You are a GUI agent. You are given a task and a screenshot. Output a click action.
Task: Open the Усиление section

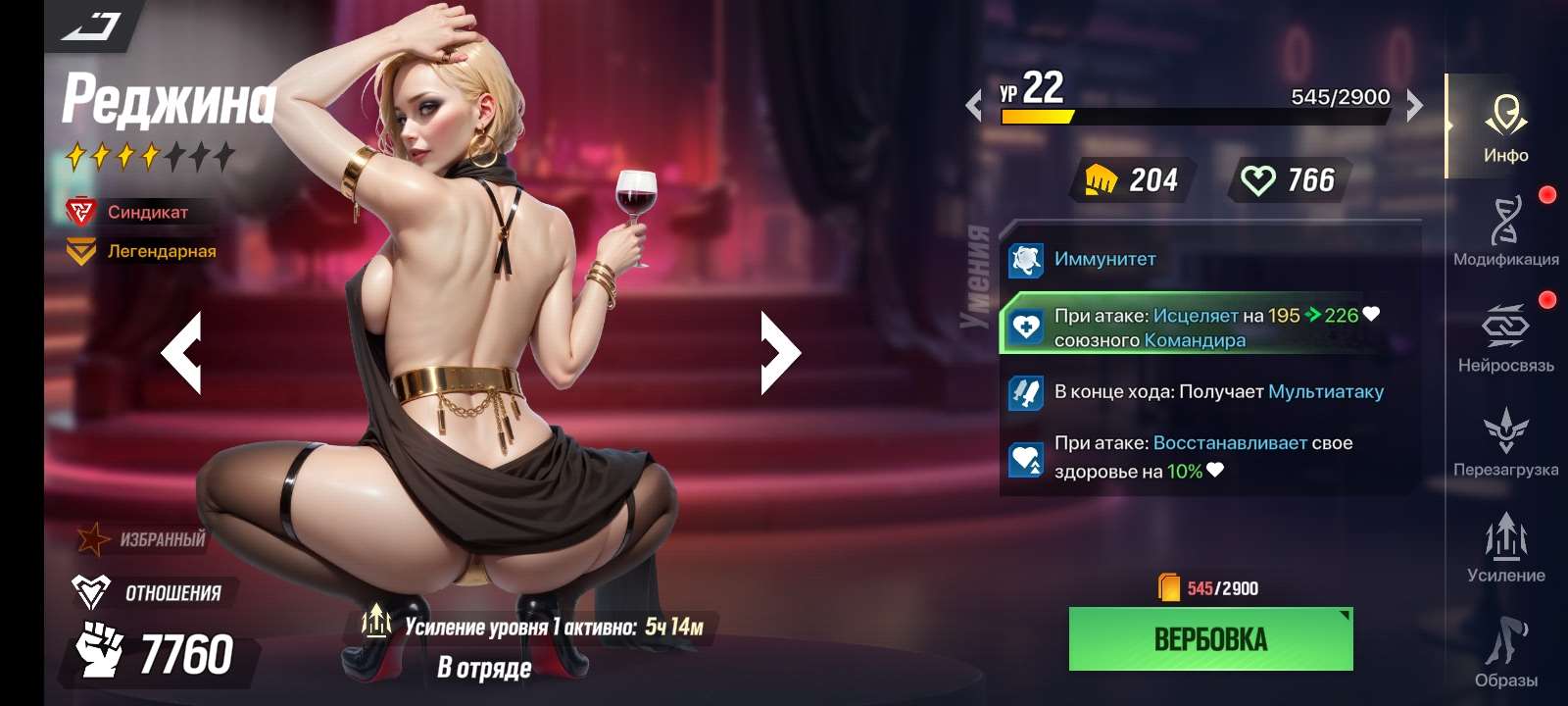pyautogui.click(x=1506, y=549)
